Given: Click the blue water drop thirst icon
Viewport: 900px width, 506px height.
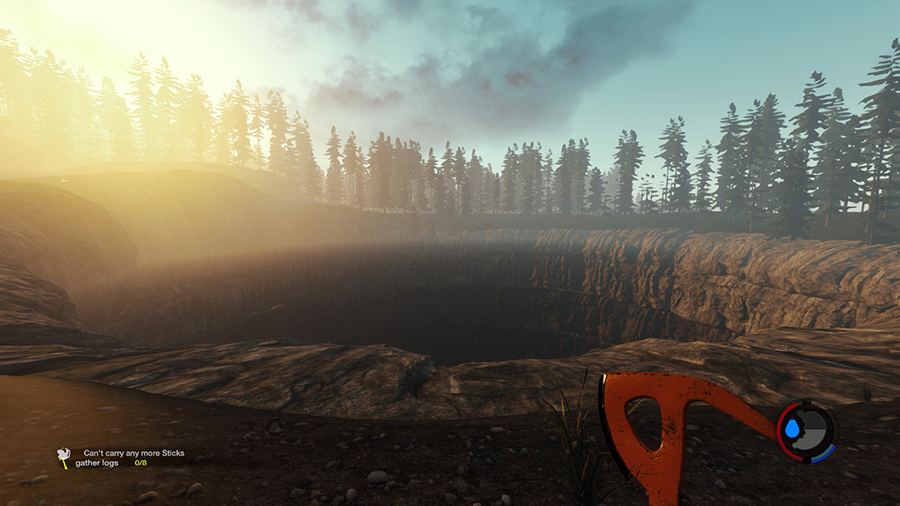Looking at the screenshot, I should tap(793, 429).
